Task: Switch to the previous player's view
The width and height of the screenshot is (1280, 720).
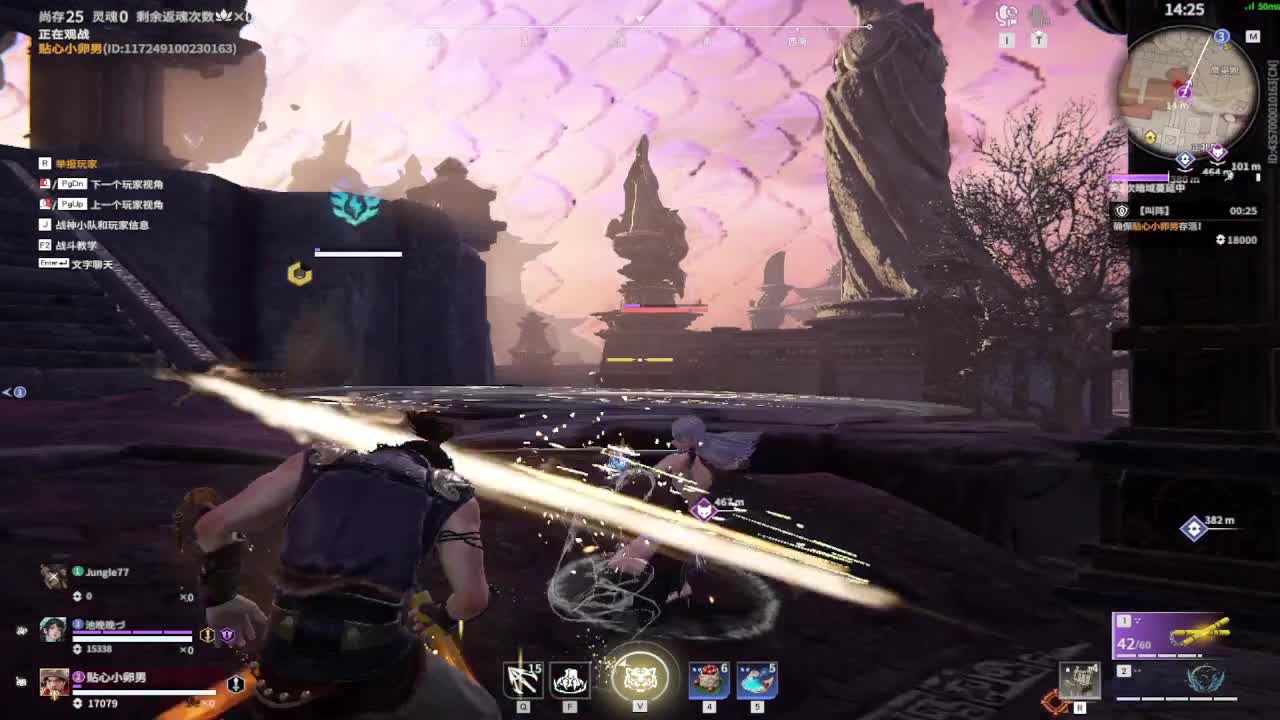Action: coord(127,205)
